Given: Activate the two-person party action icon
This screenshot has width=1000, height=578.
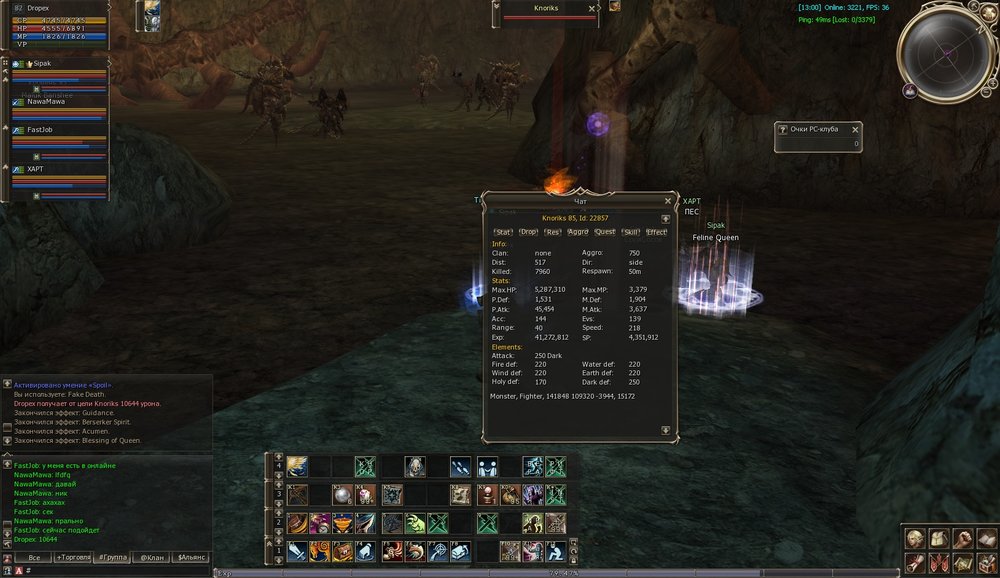Looking at the screenshot, I should tap(487, 467).
